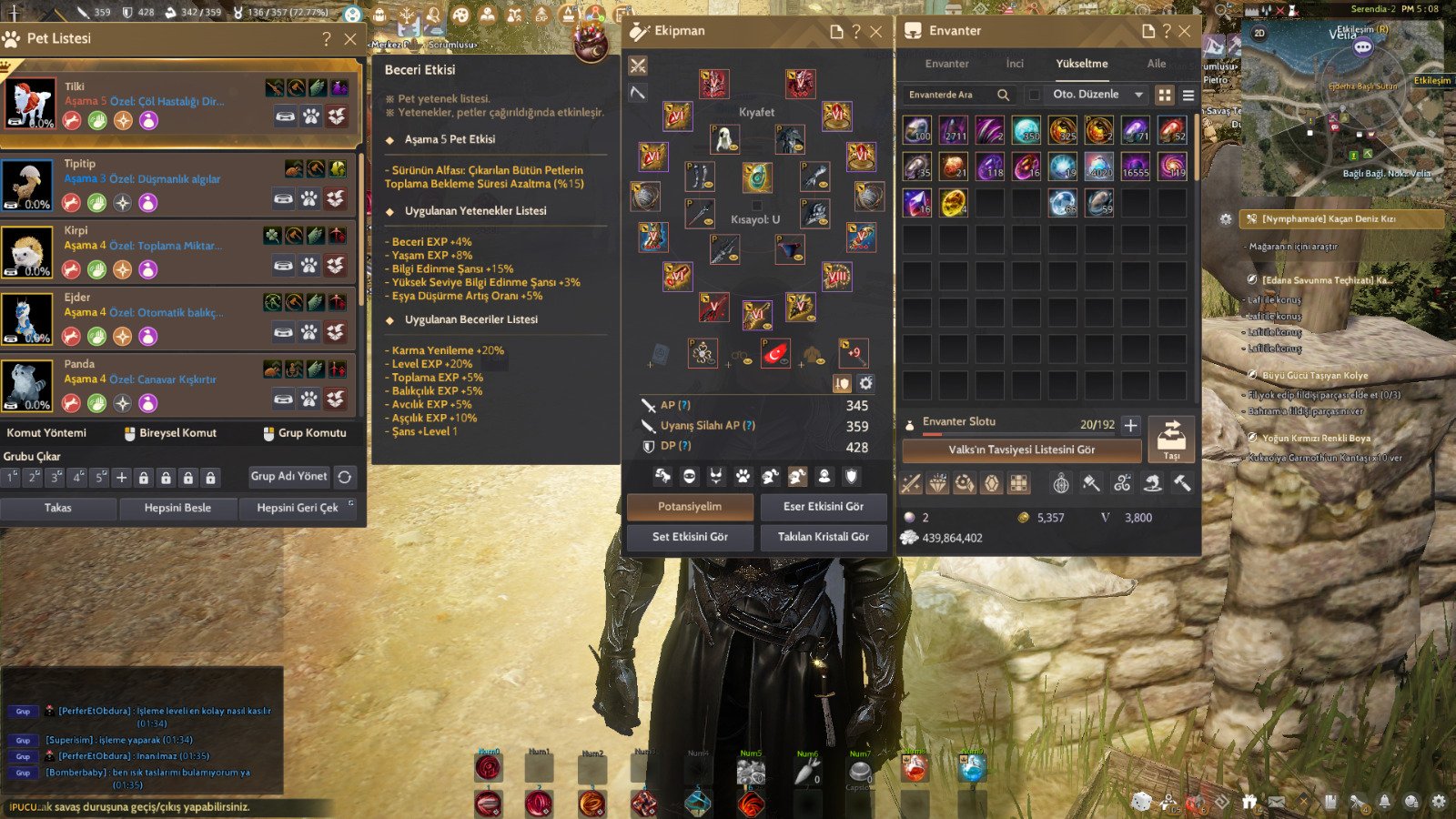Viewport: 1456px width, 819px height.
Task: Open the minimap
Action: [x=1342, y=100]
